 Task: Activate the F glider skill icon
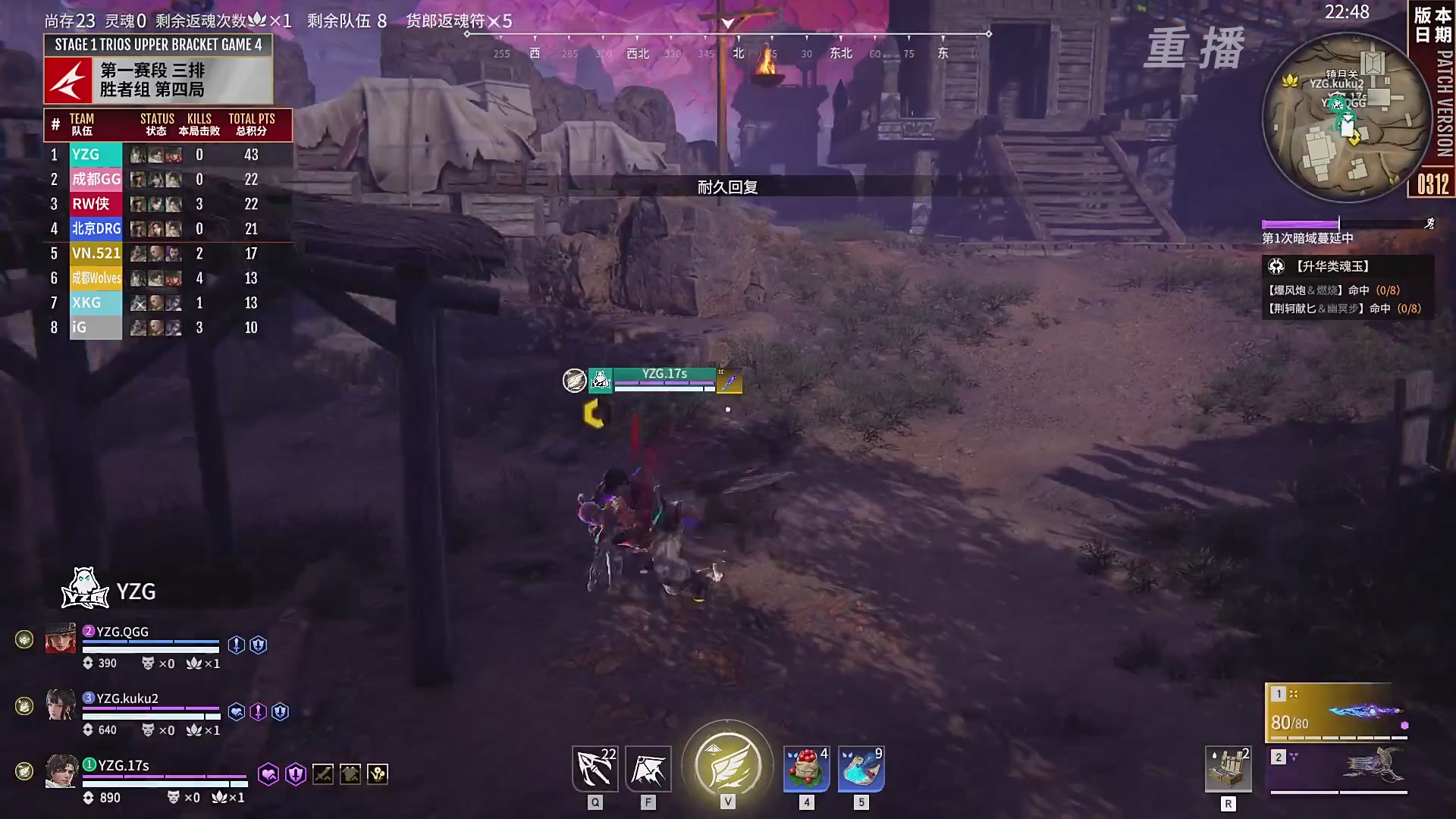point(648,767)
